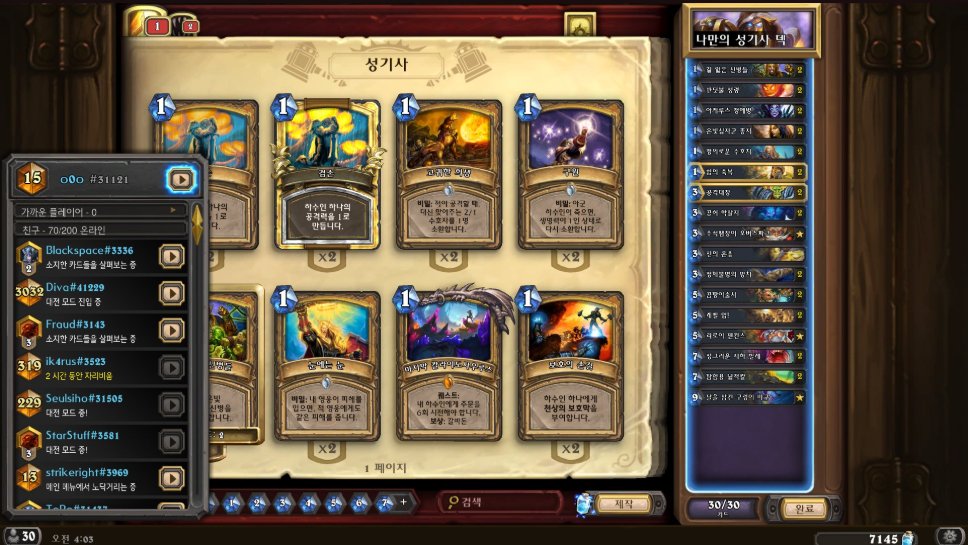Image resolution: width=968 pixels, height=545 pixels.
Task: Open the 제작 (Crafting) mode
Action: (x=623, y=503)
